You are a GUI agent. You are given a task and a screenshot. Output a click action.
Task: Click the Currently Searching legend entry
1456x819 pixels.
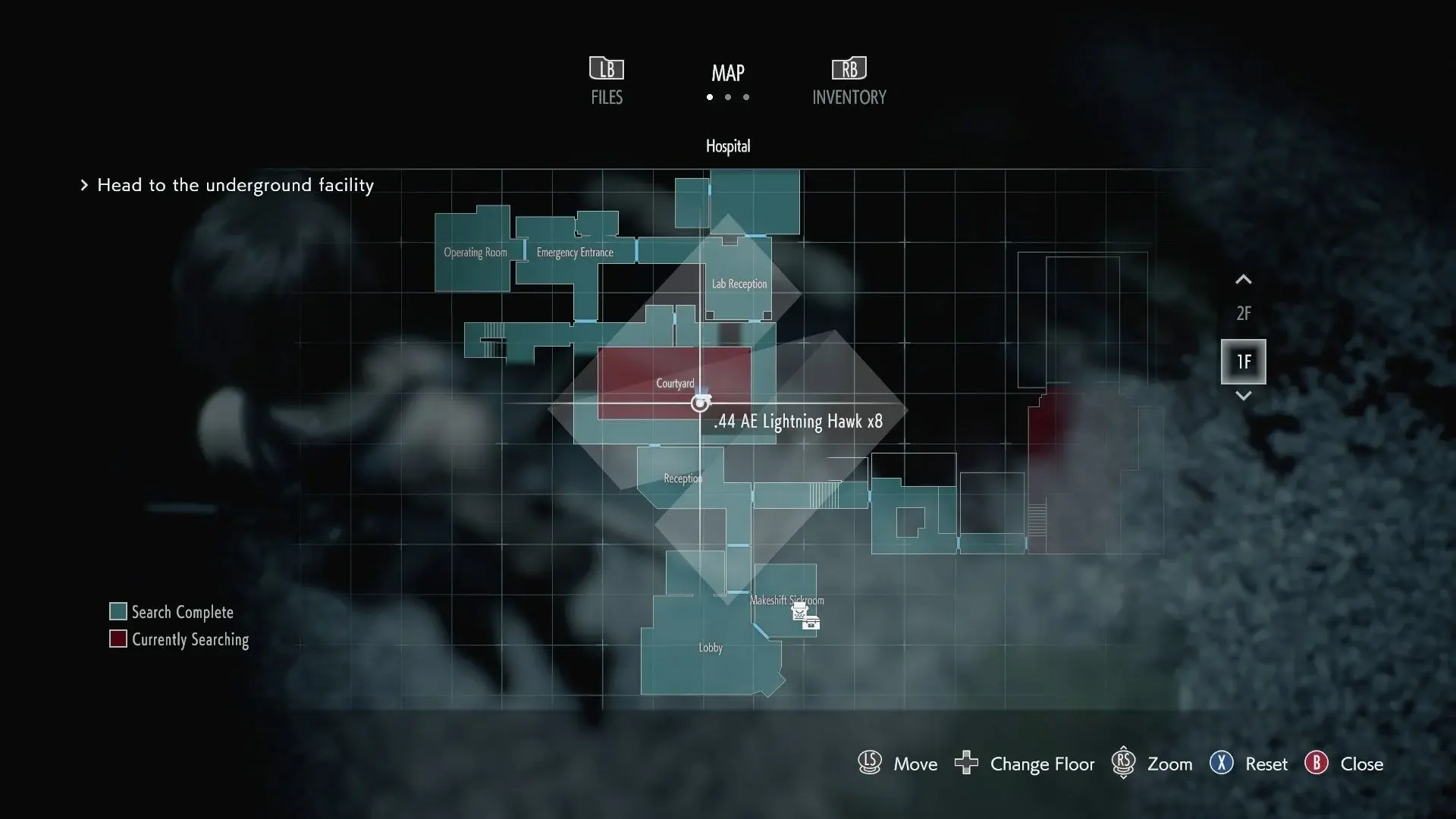click(179, 639)
